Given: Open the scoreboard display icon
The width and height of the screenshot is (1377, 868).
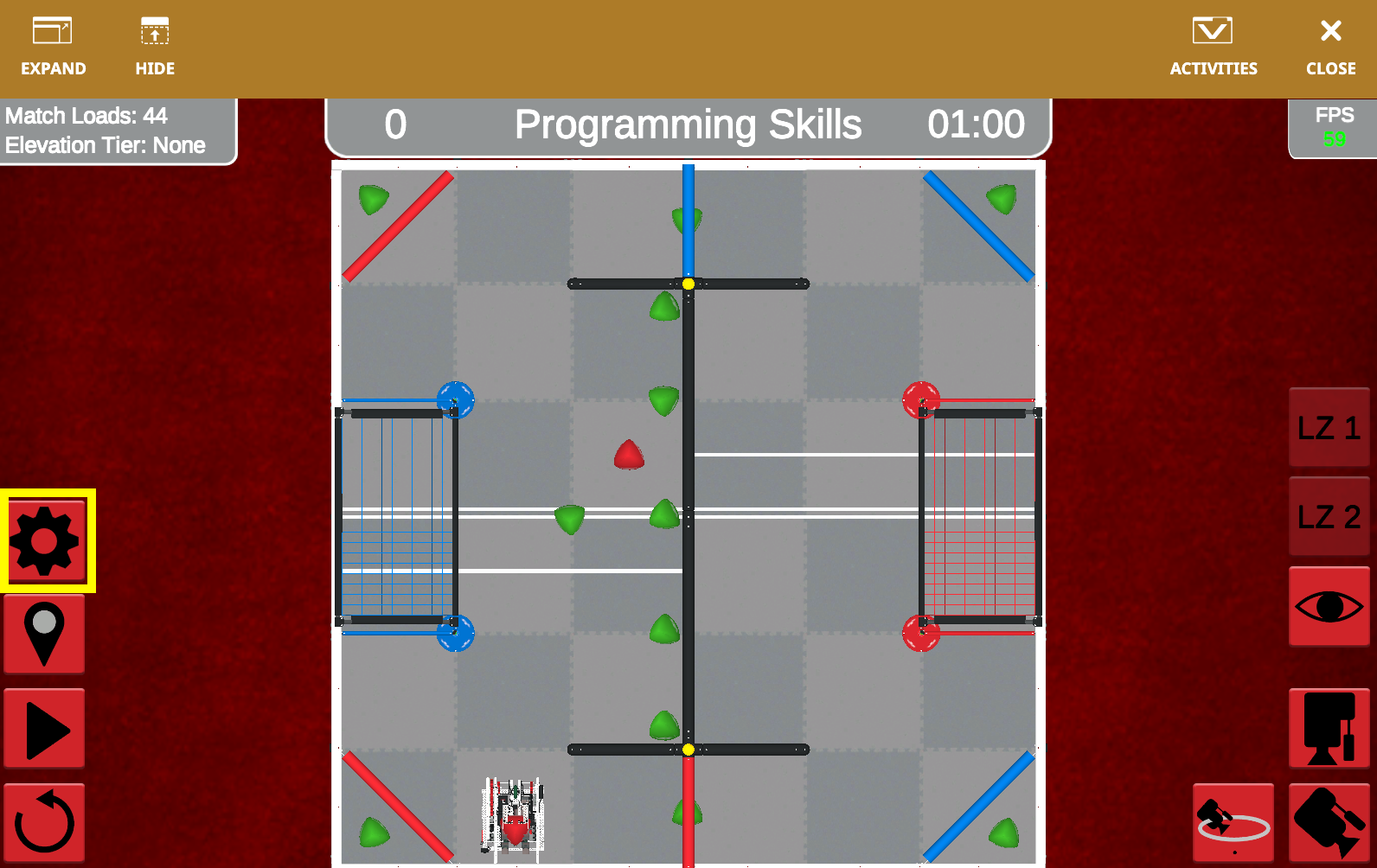Looking at the screenshot, I should [x=1329, y=729].
